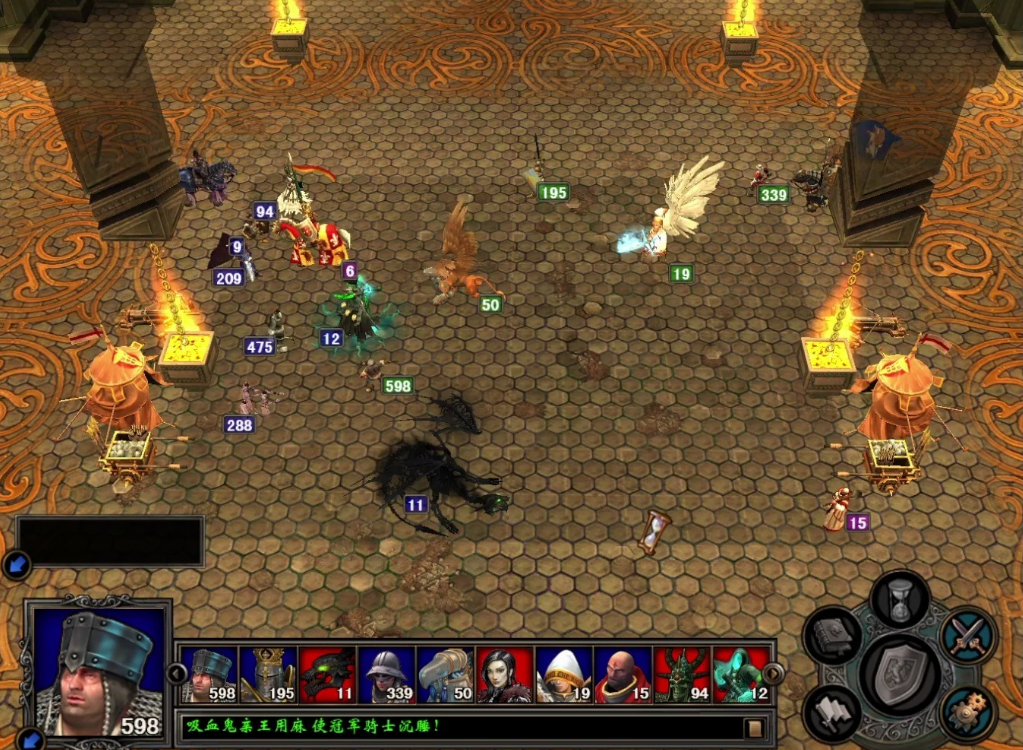Open combat options with the gear button
Image resolution: width=1023 pixels, height=750 pixels.
[967, 709]
